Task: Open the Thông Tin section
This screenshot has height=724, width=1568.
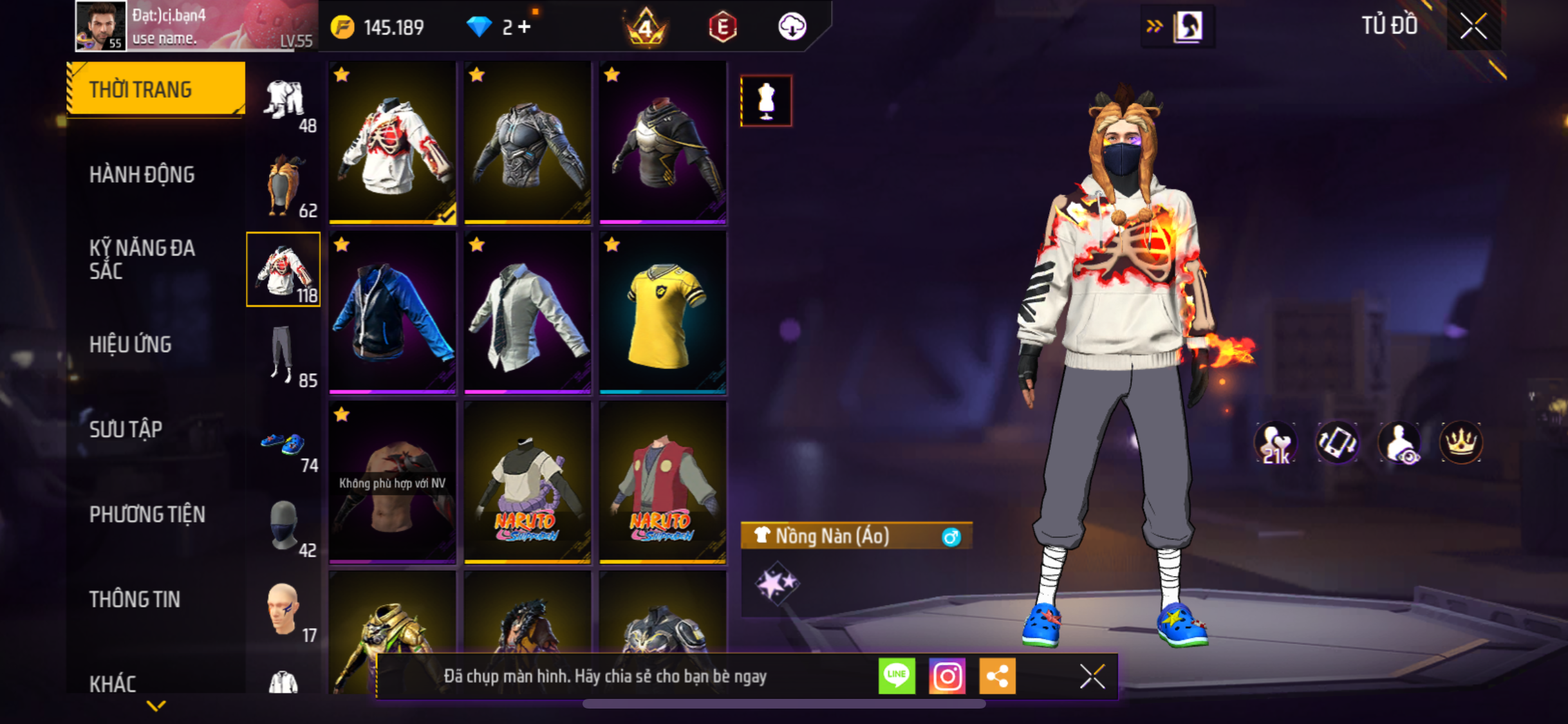Action: coord(135,599)
